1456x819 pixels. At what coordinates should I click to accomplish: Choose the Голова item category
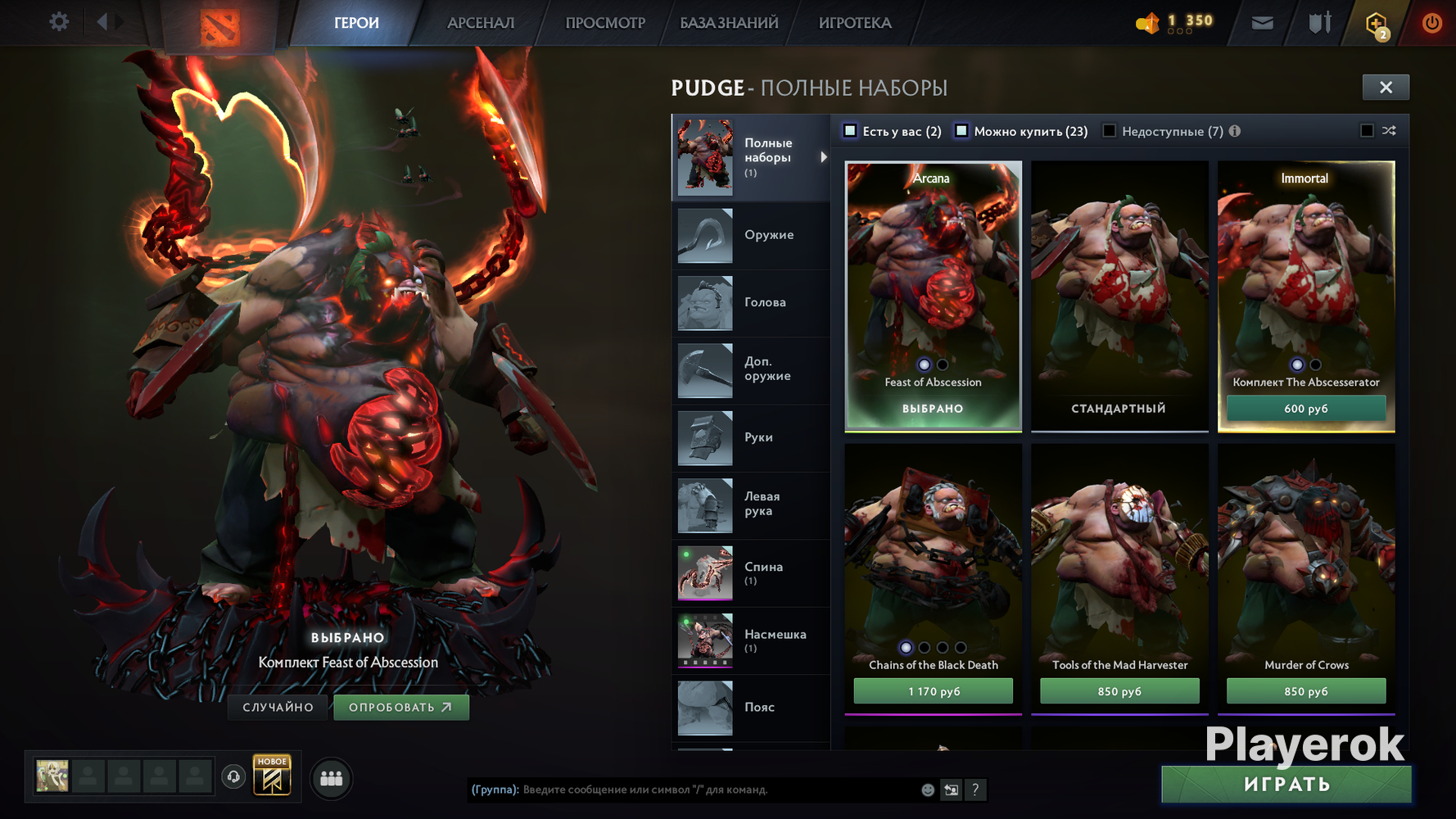tap(751, 303)
